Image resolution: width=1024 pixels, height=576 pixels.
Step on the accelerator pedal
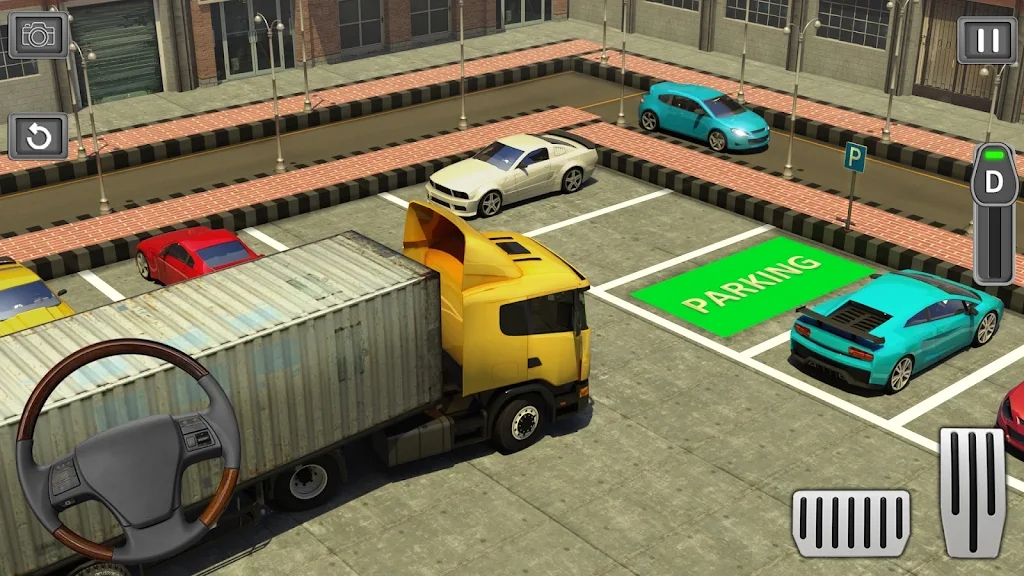[x=972, y=491]
